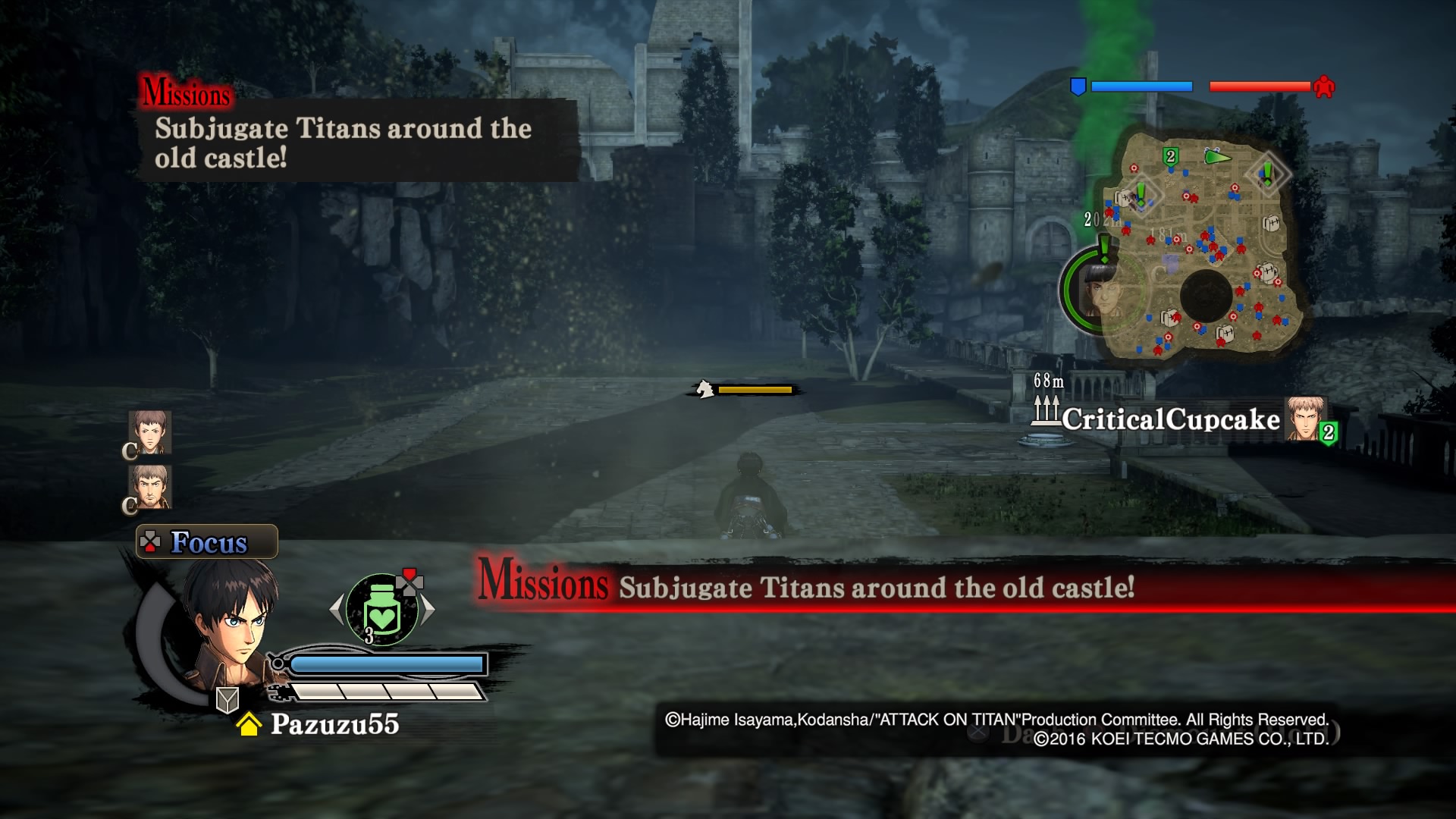
Task: Select the circular ally portrait beside minimap
Action: coord(1098,290)
